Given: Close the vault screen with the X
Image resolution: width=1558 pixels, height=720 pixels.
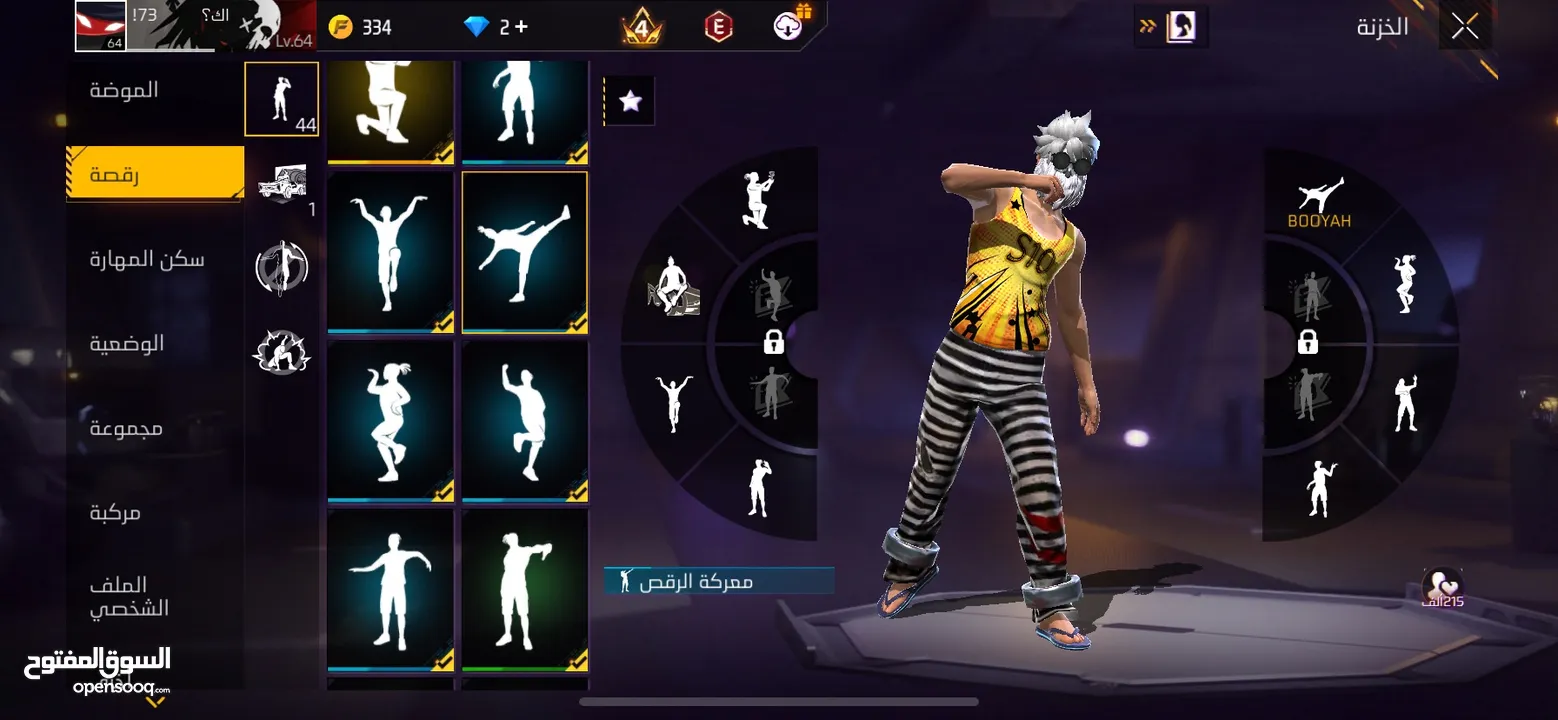Looking at the screenshot, I should (x=1465, y=27).
